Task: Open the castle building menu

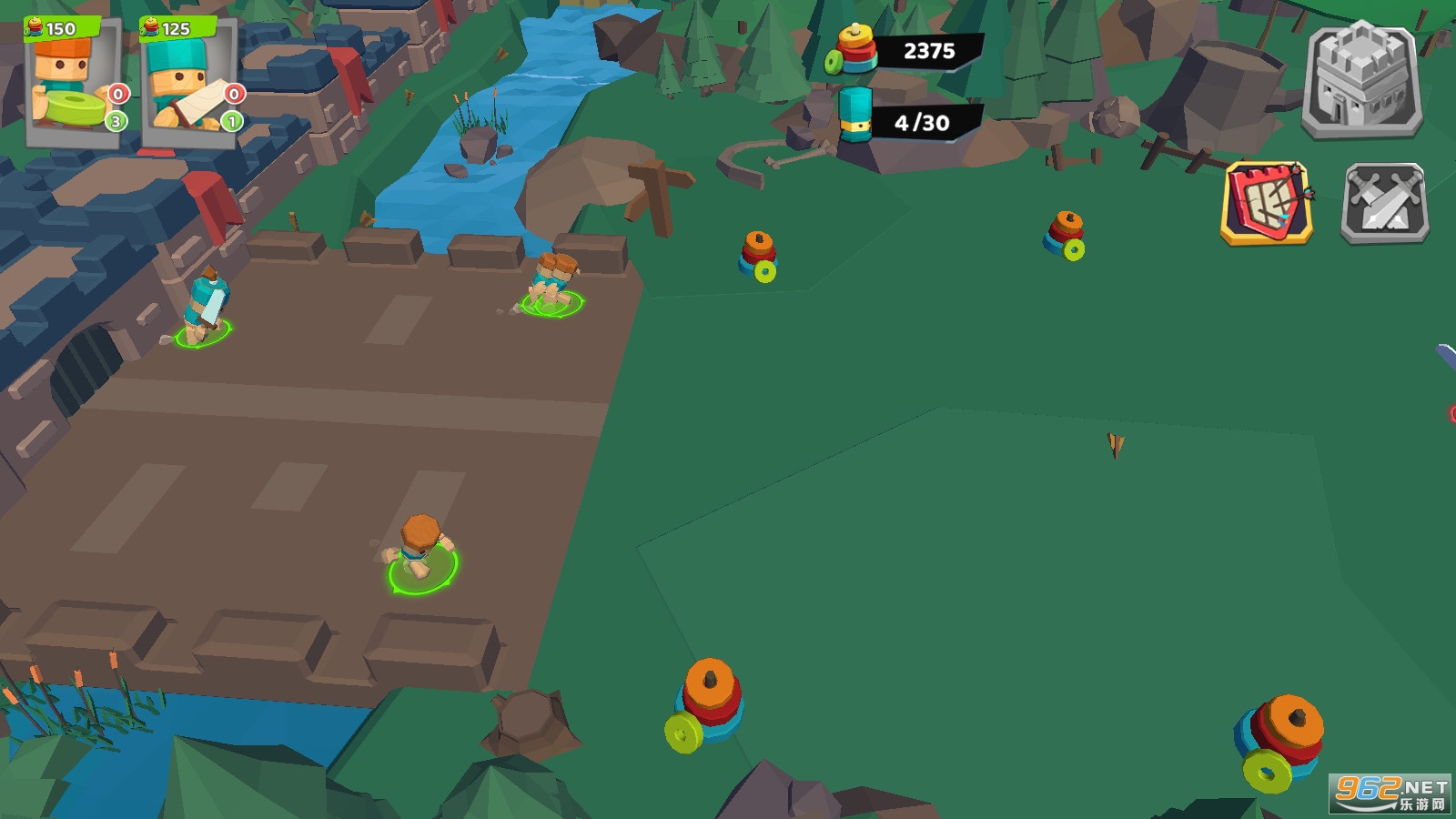Action: [1361, 80]
